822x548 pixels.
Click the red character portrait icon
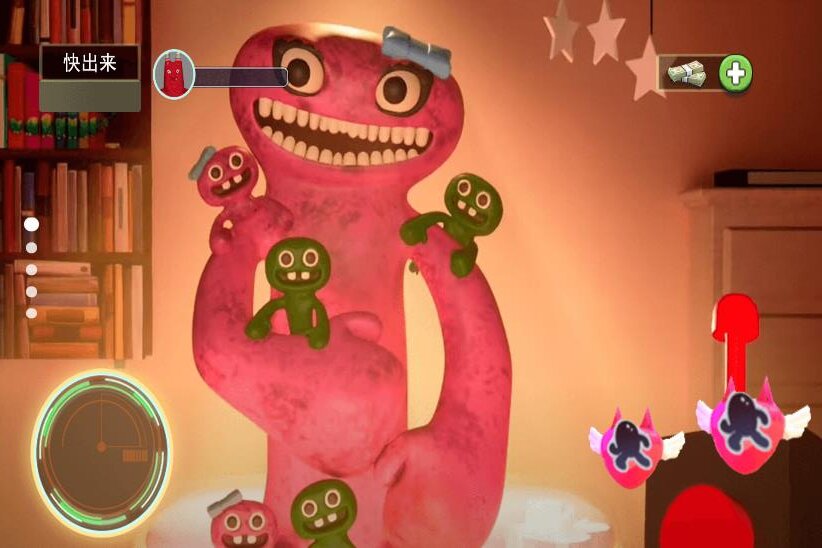[x=173, y=75]
